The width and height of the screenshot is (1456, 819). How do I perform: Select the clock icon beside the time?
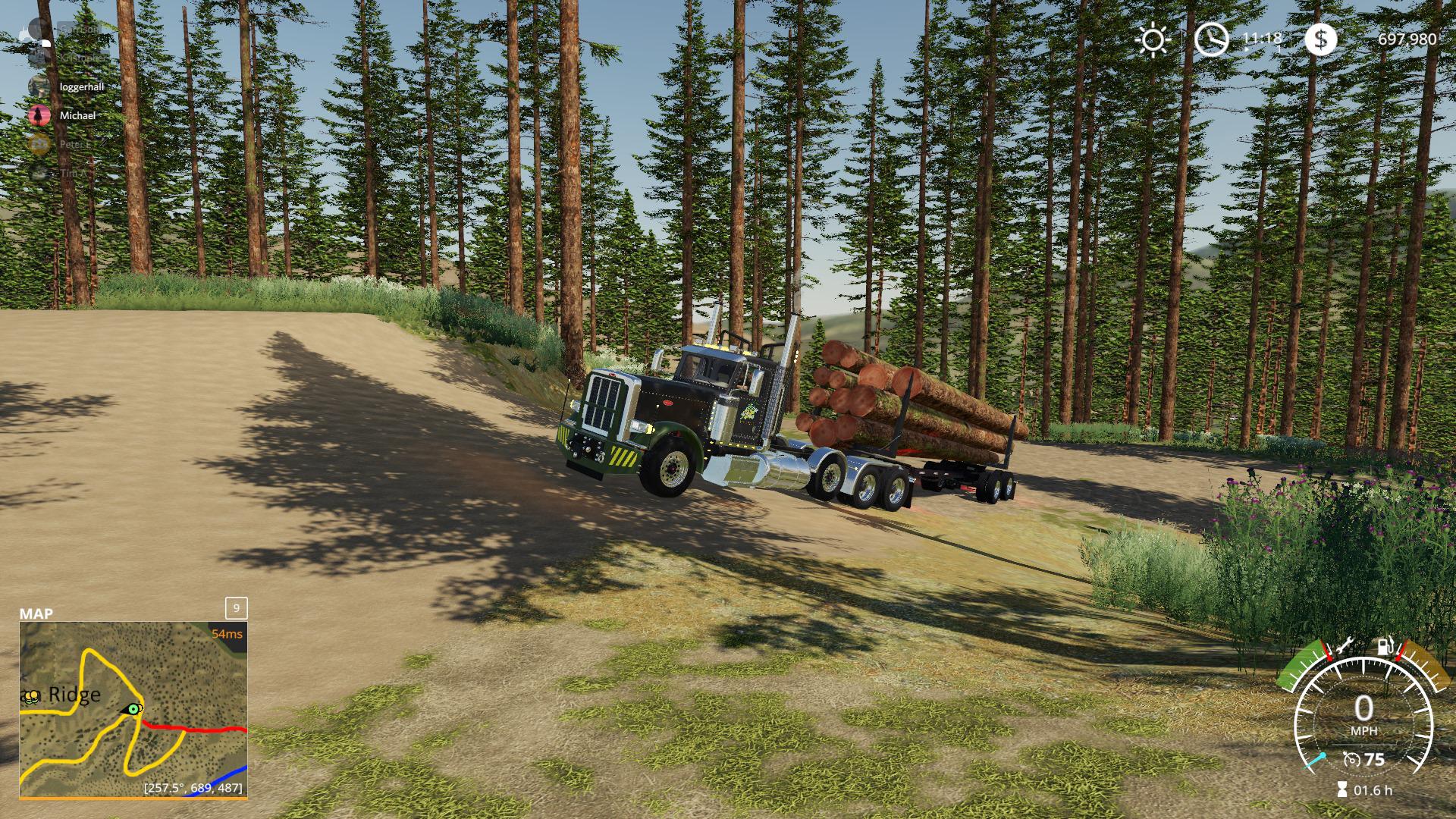tap(1211, 39)
